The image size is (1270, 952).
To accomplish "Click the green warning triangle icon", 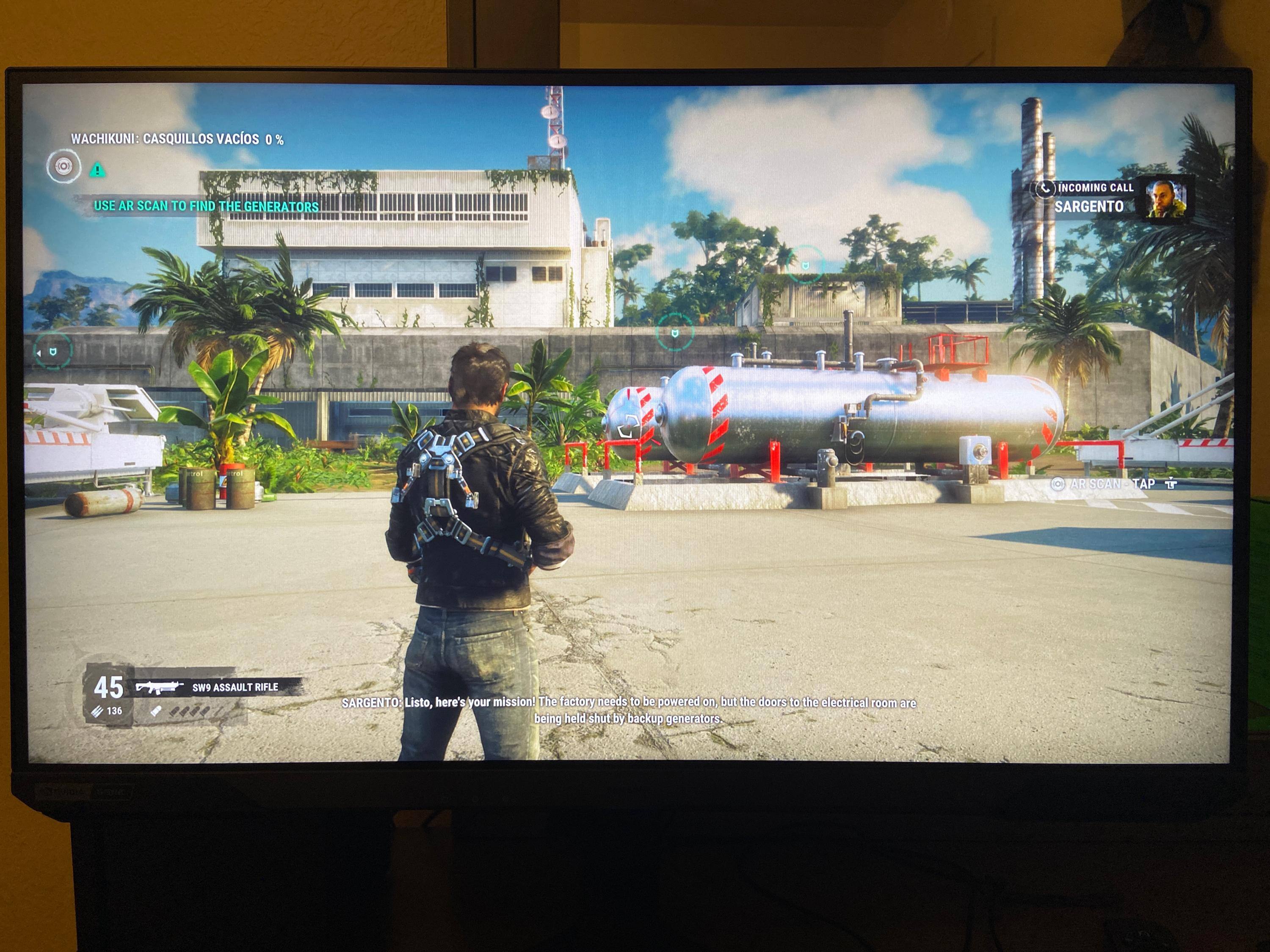I will click(98, 170).
